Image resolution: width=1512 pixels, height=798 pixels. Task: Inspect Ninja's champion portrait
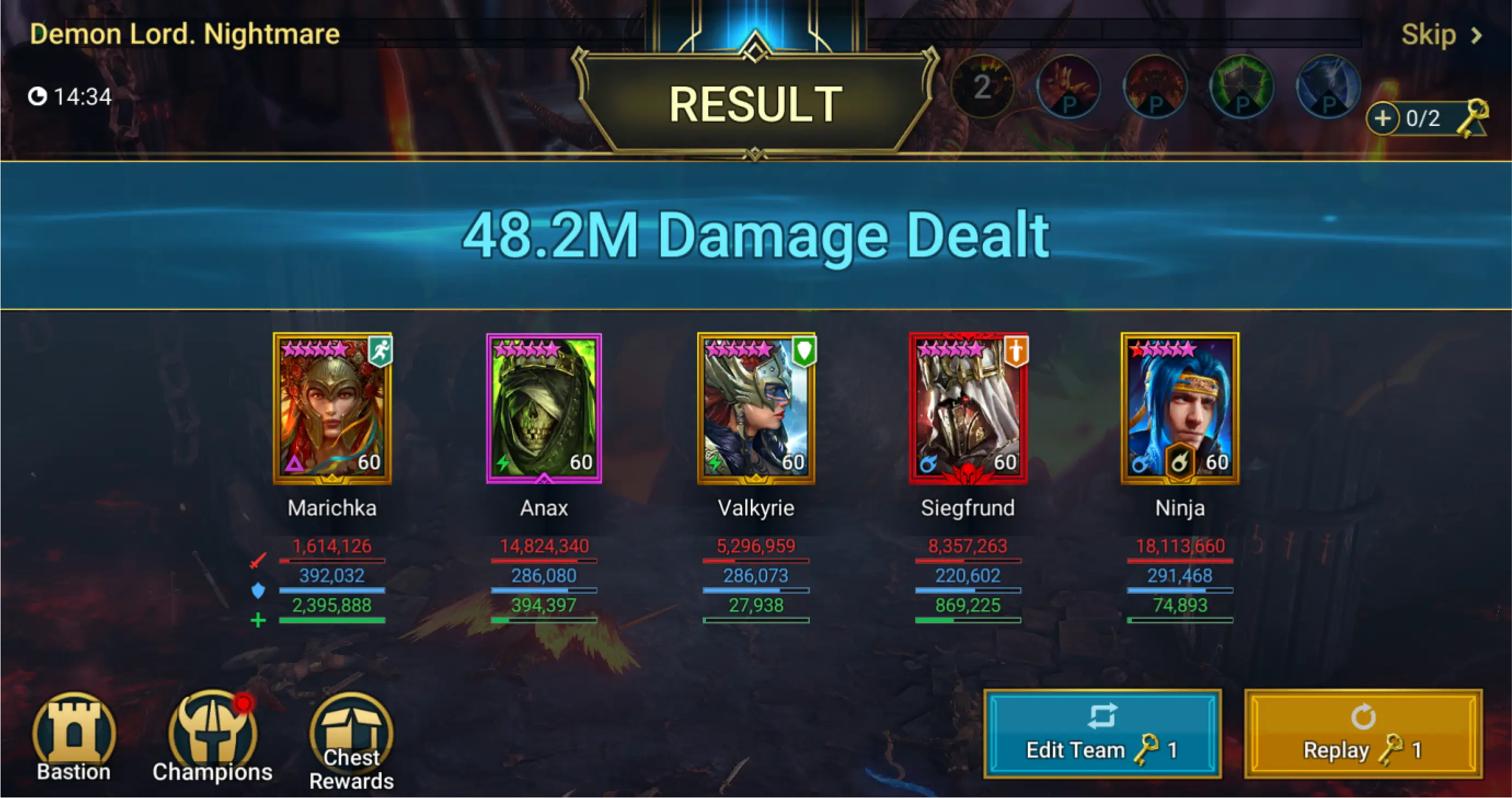(1180, 409)
